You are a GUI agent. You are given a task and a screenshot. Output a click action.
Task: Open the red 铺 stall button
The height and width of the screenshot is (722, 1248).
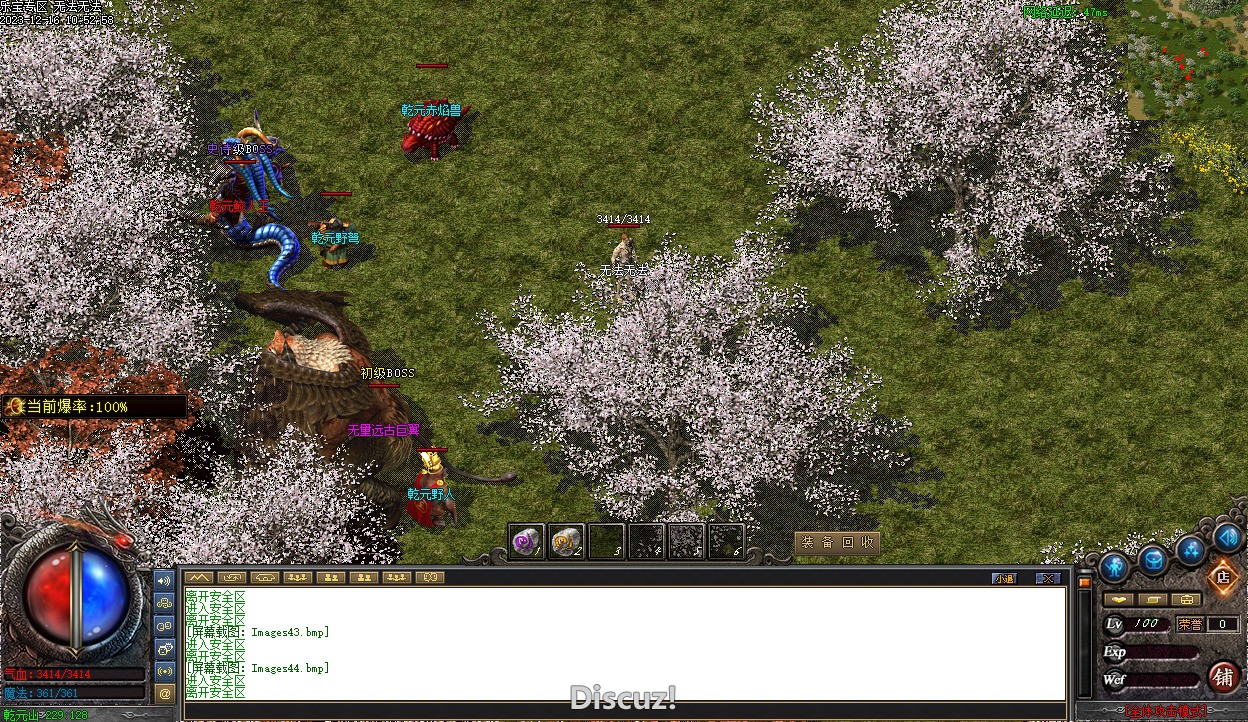click(1223, 677)
